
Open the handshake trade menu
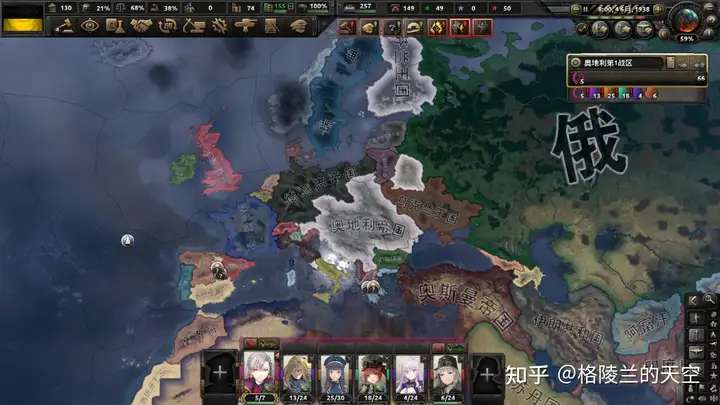tap(141, 26)
